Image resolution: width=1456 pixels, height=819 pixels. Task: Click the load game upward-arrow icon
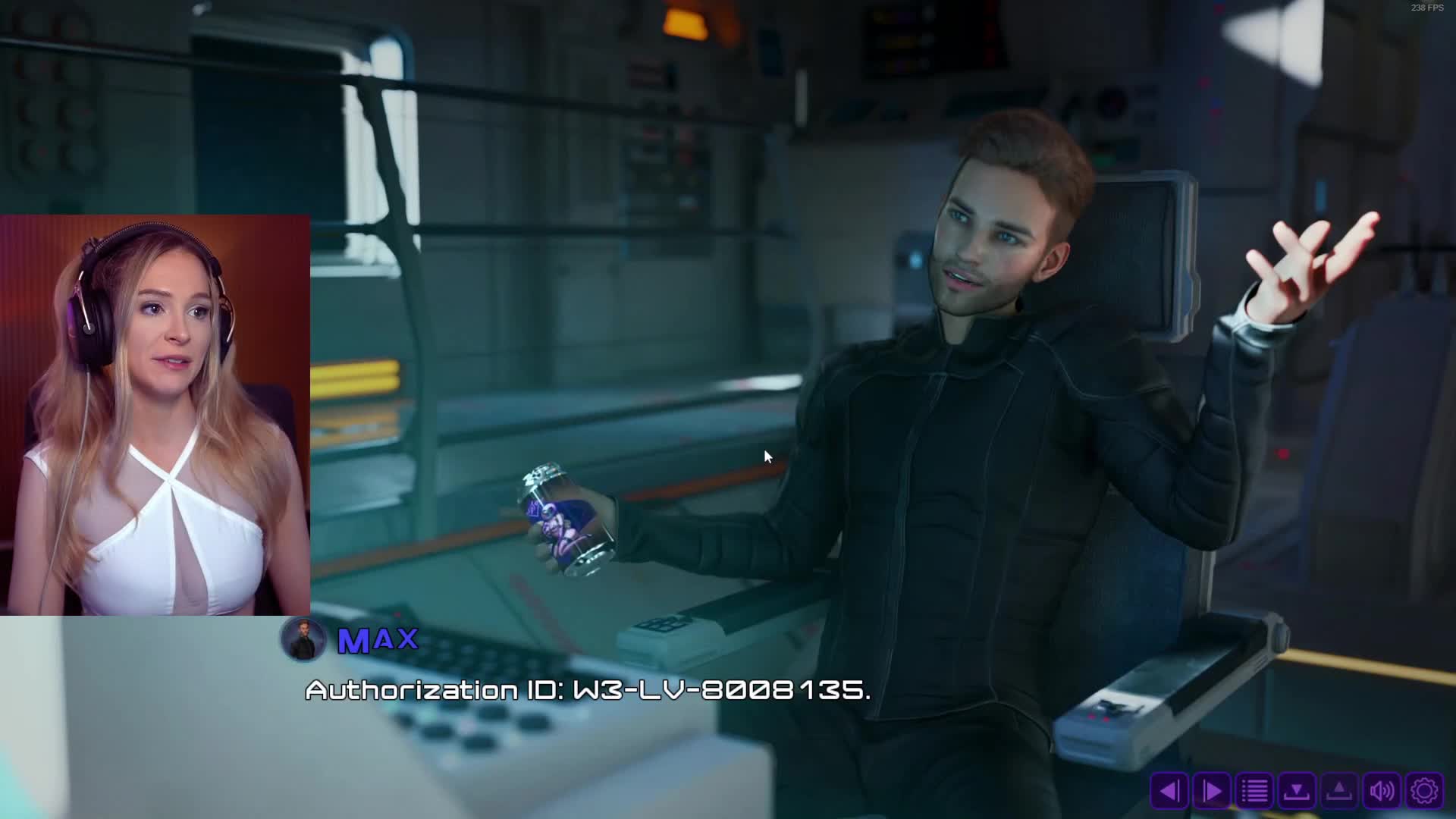[x=1339, y=791]
